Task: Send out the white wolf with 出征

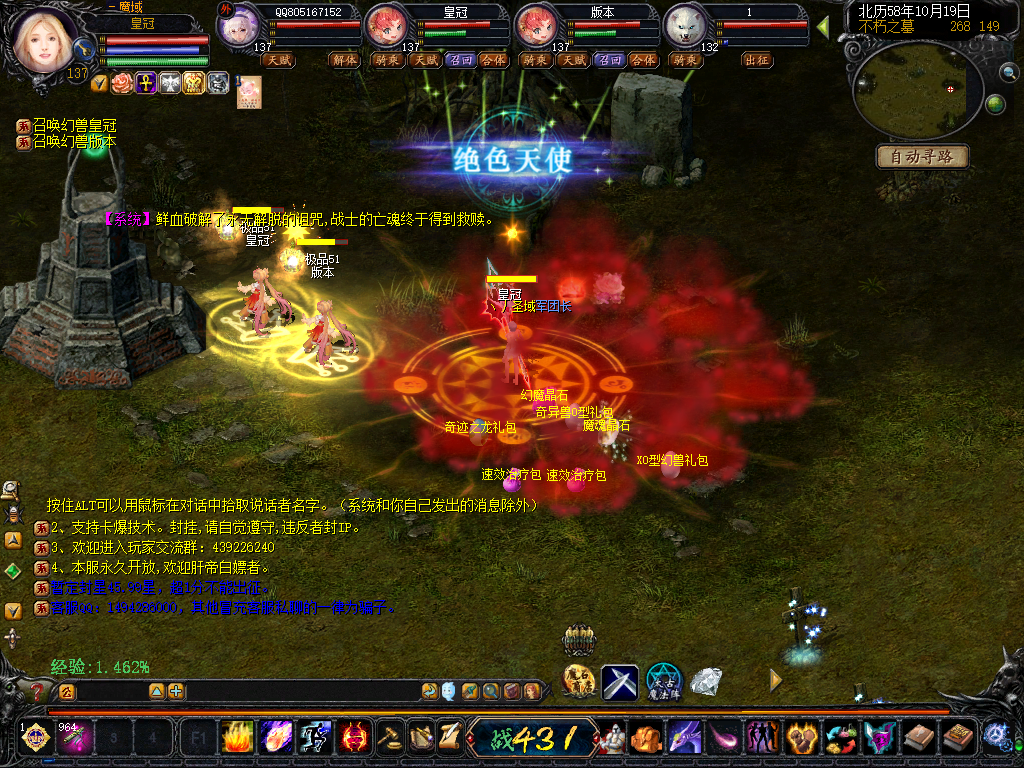Action: pos(757,60)
